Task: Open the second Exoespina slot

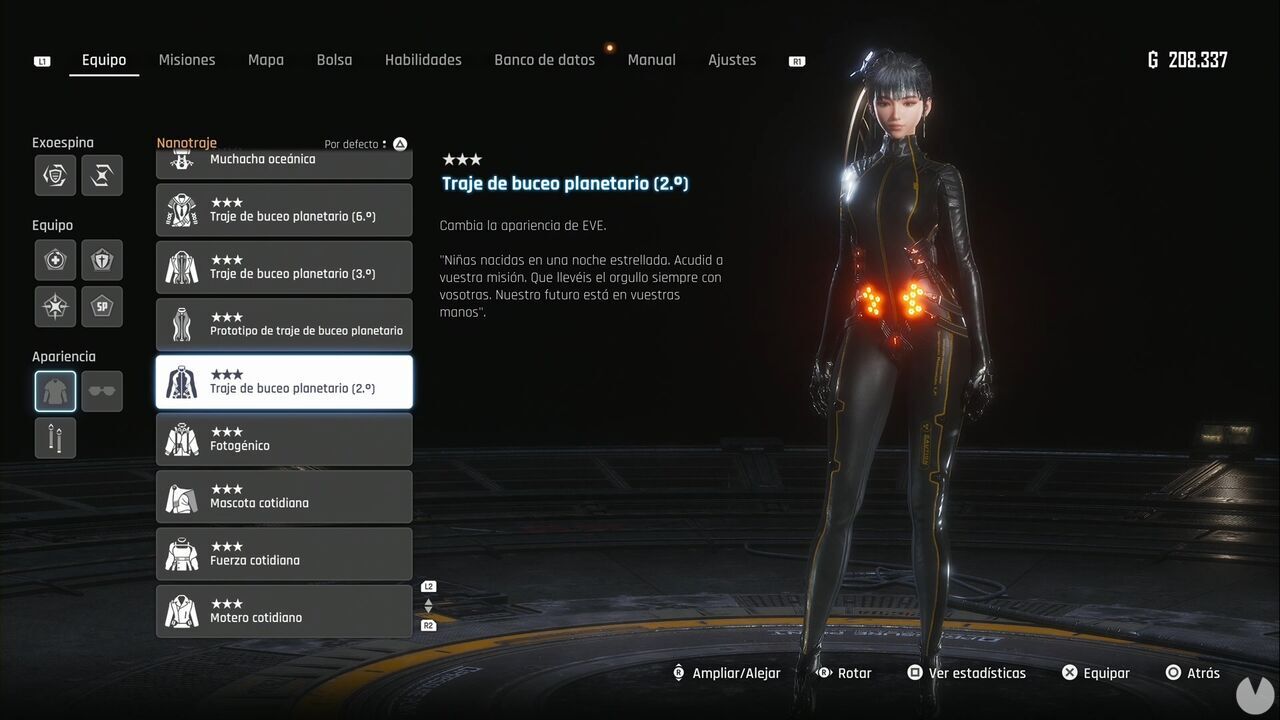Action: click(102, 176)
